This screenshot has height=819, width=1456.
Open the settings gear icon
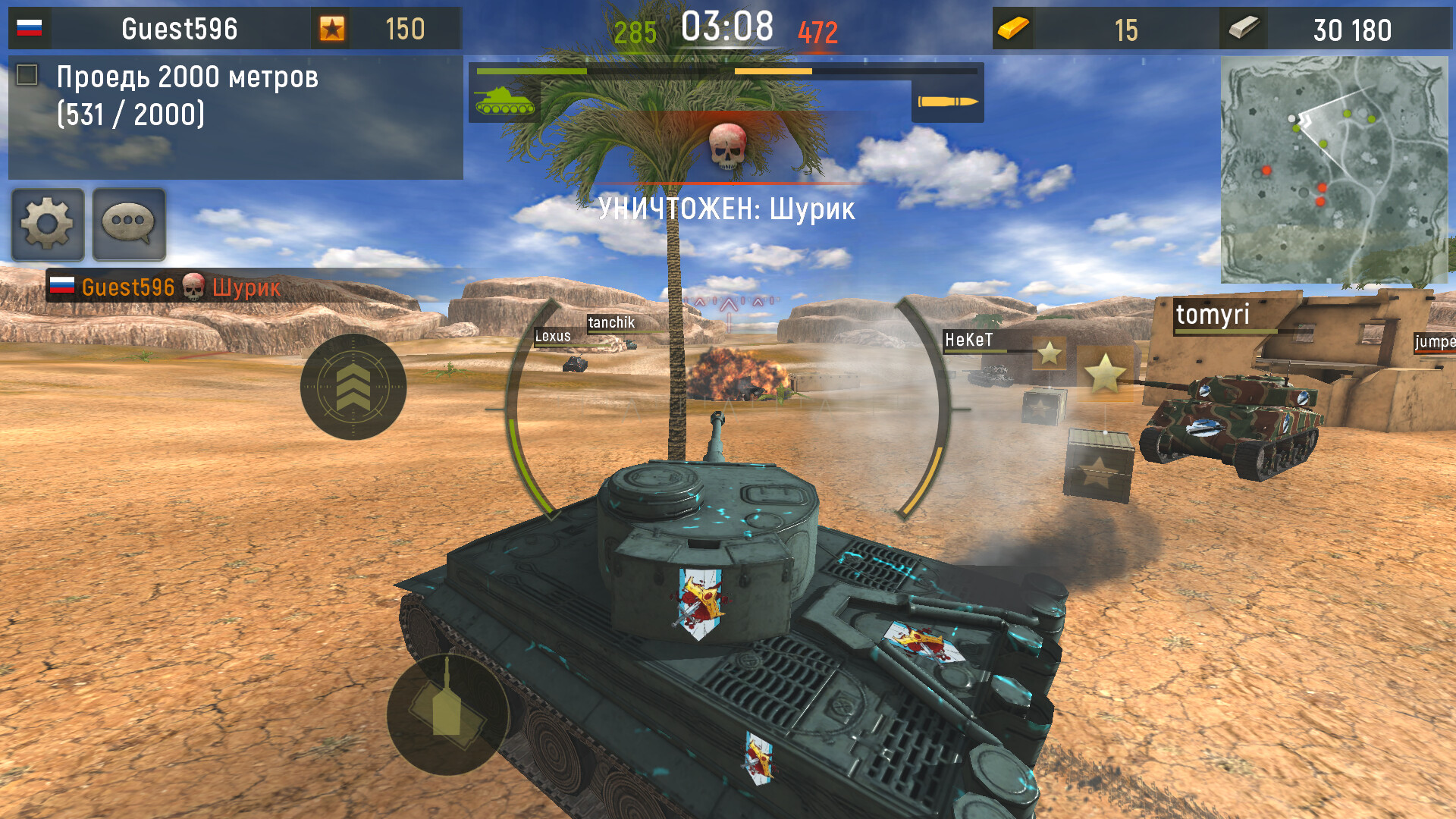coord(47,224)
